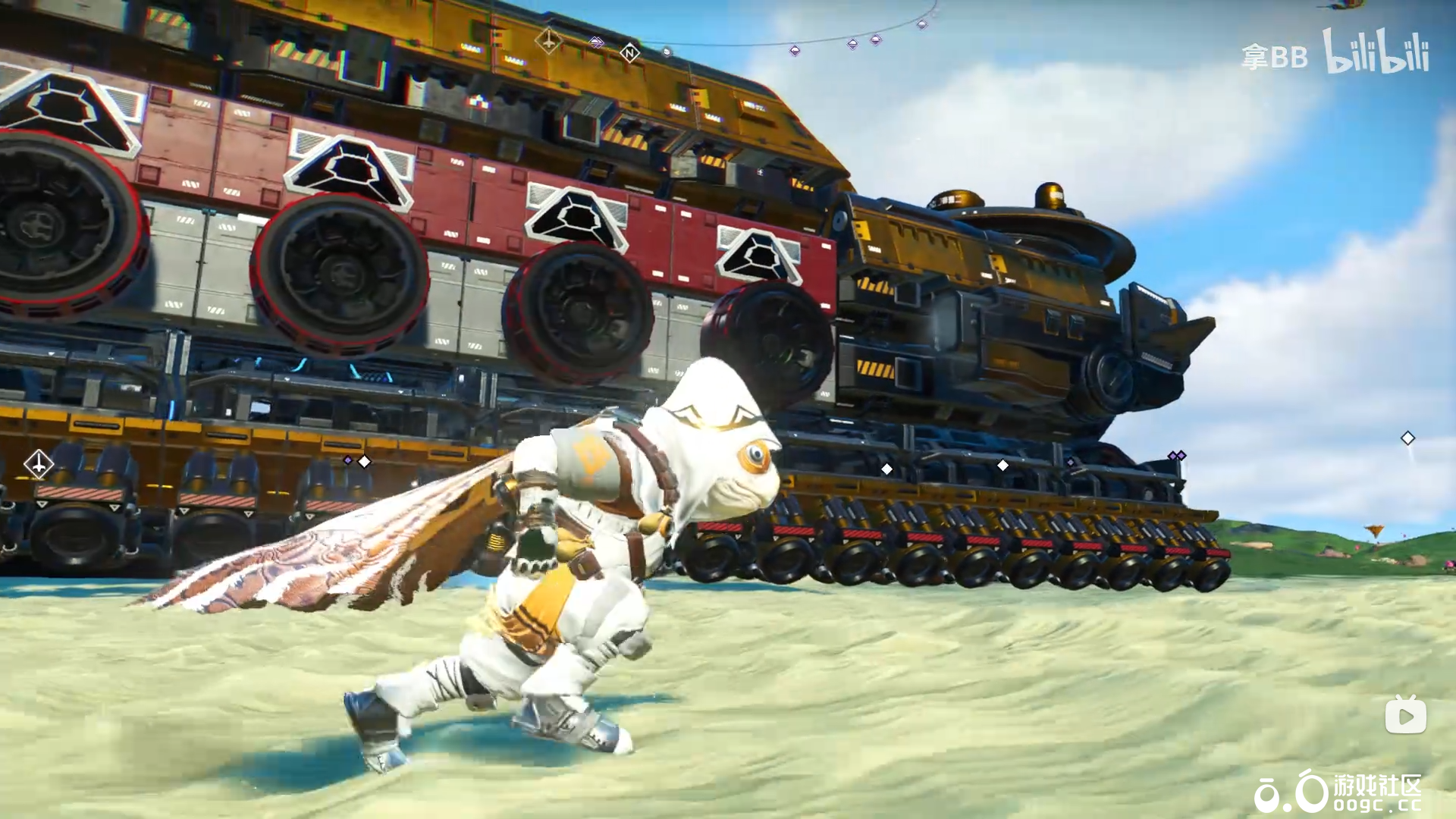The width and height of the screenshot is (1456, 819).
Task: Click the bilibili TV play icon
Action: (x=1405, y=715)
